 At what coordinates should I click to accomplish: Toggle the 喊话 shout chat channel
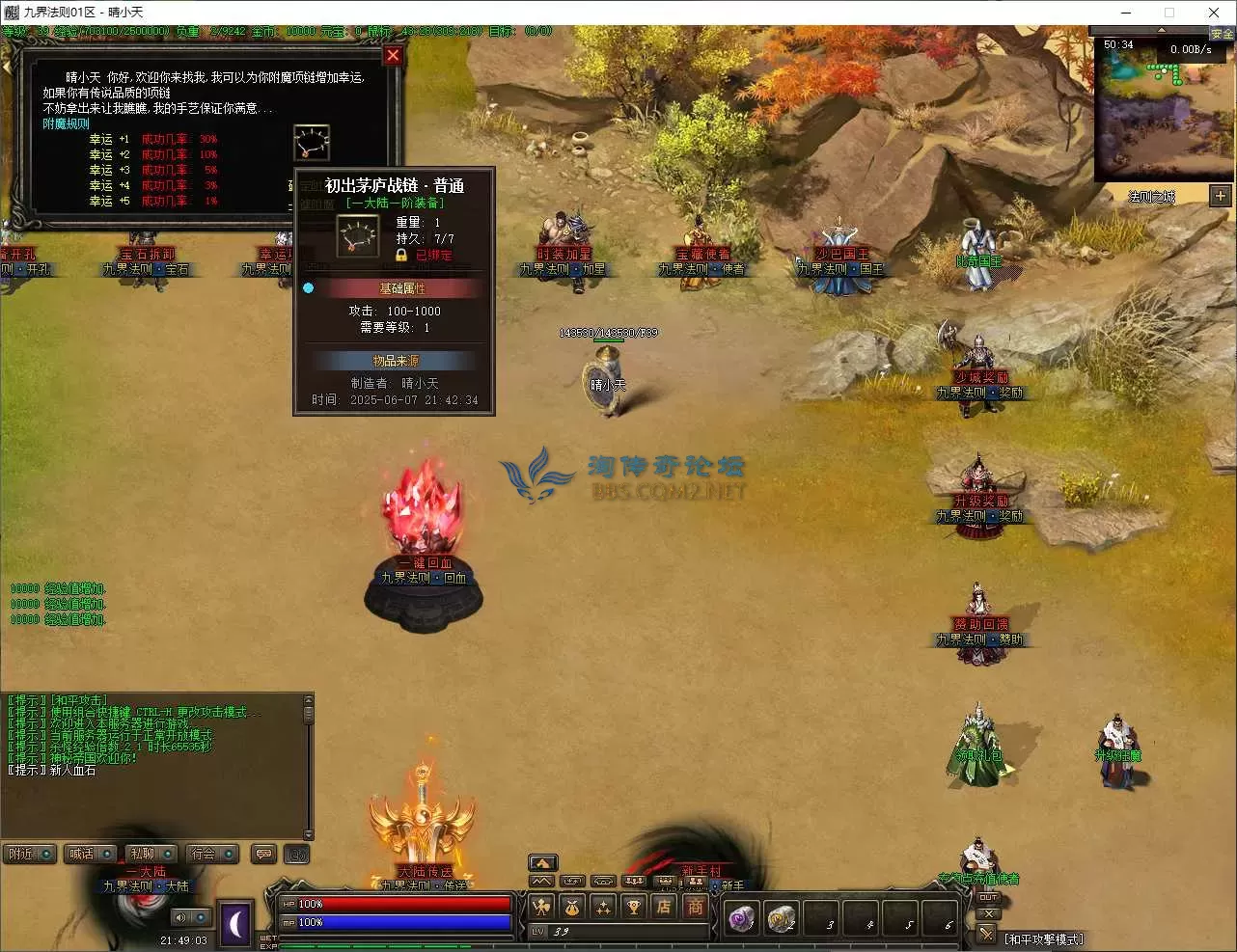click(x=91, y=854)
